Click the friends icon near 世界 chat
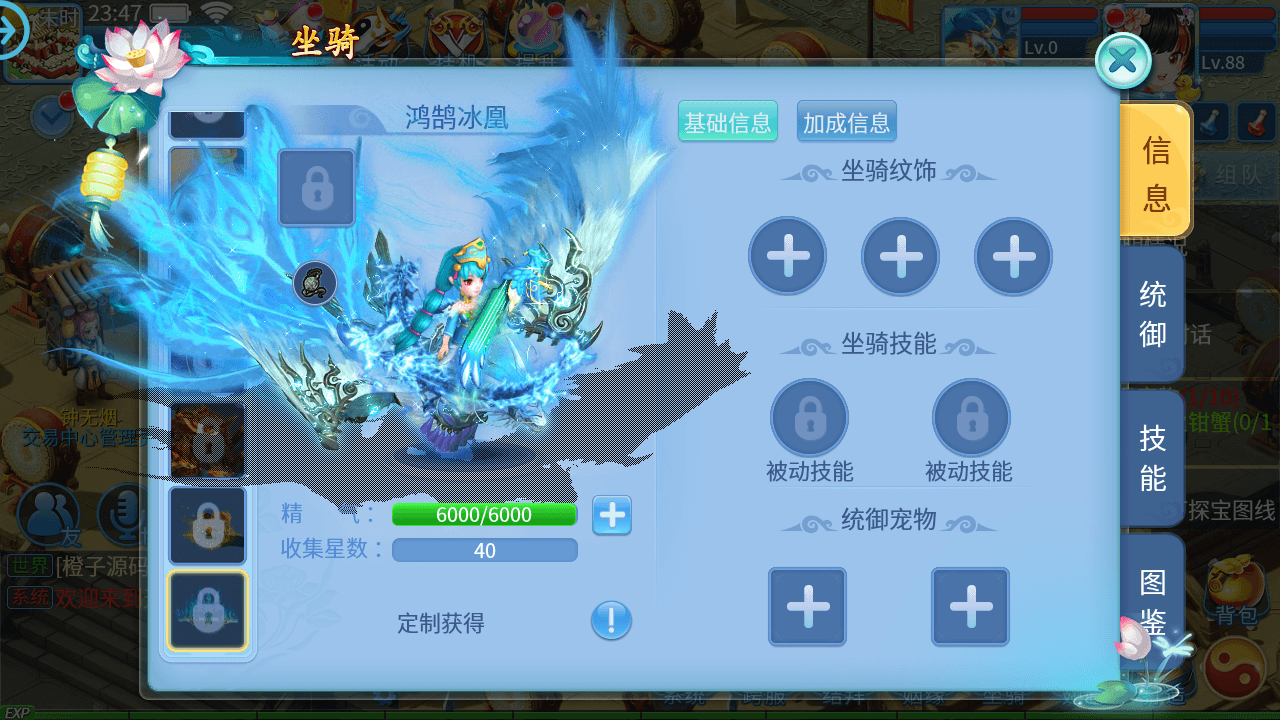 49,512
